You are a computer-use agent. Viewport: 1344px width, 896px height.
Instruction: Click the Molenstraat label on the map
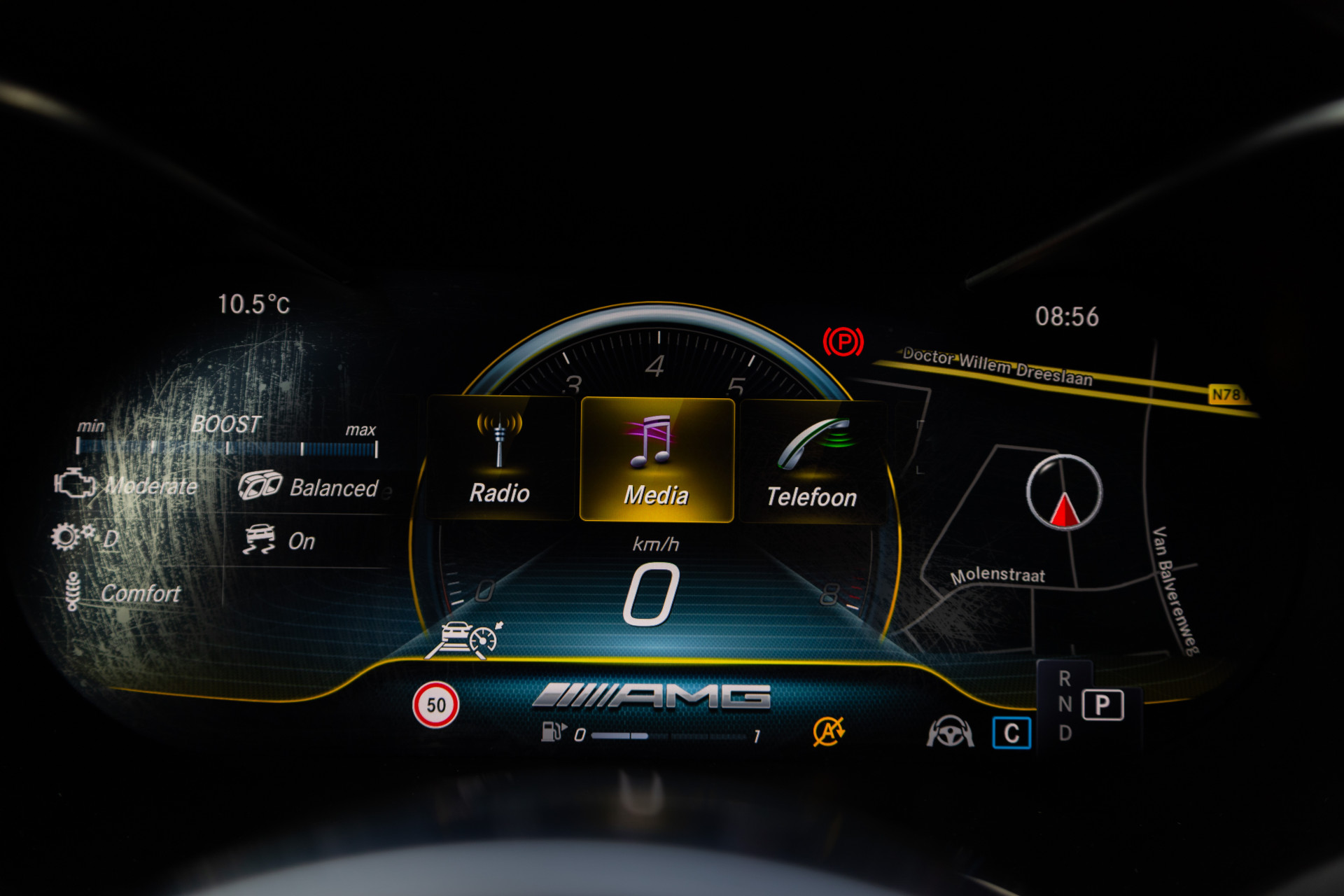tap(997, 575)
